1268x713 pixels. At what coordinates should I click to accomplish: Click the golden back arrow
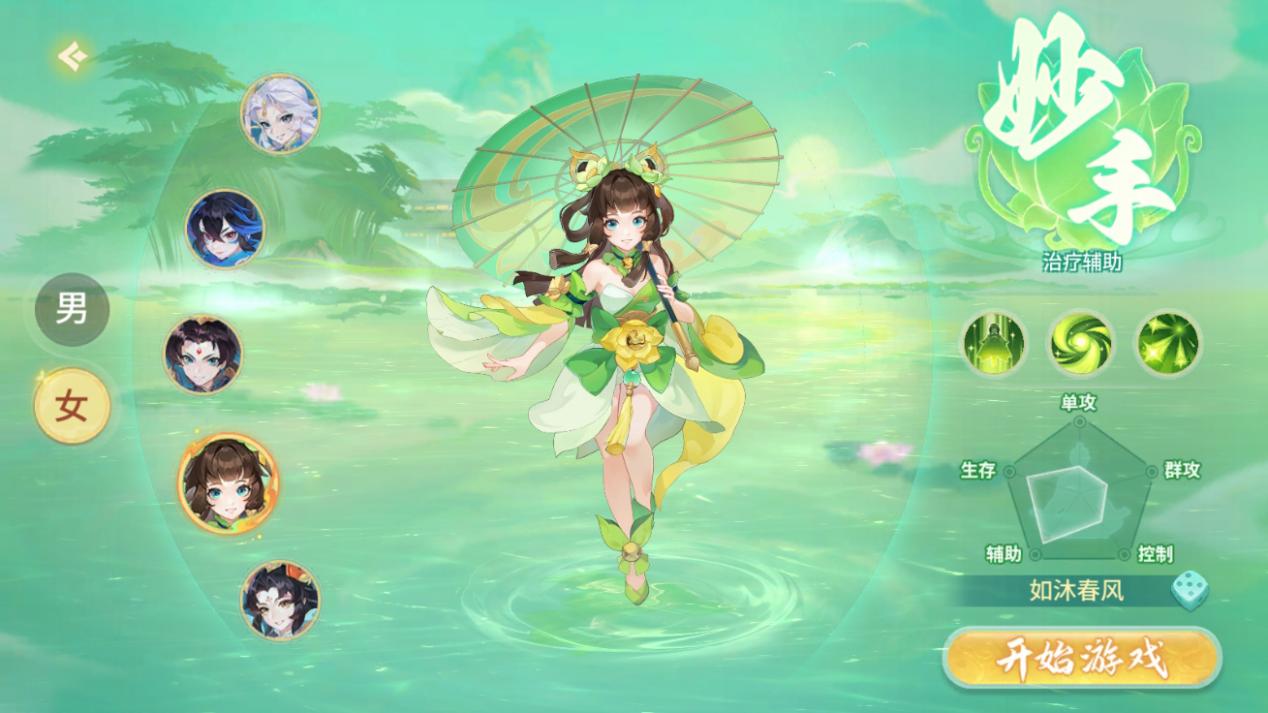coord(70,57)
